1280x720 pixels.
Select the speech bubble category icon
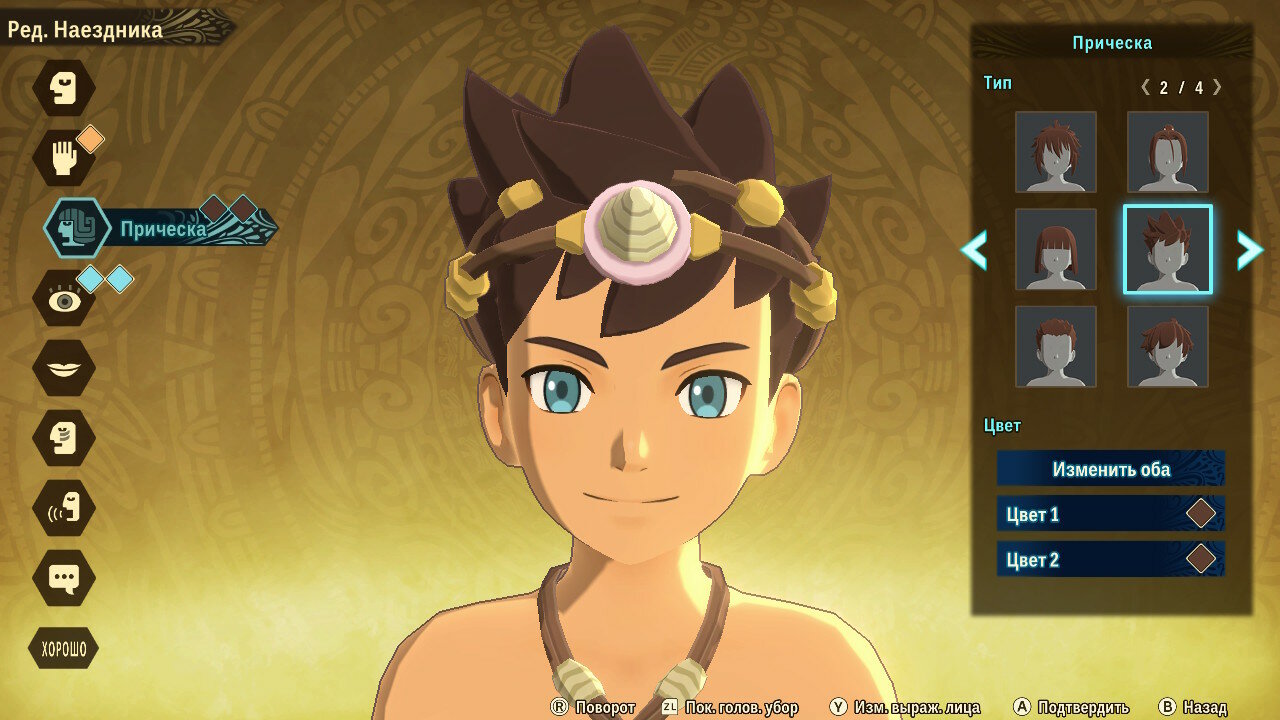[x=64, y=578]
